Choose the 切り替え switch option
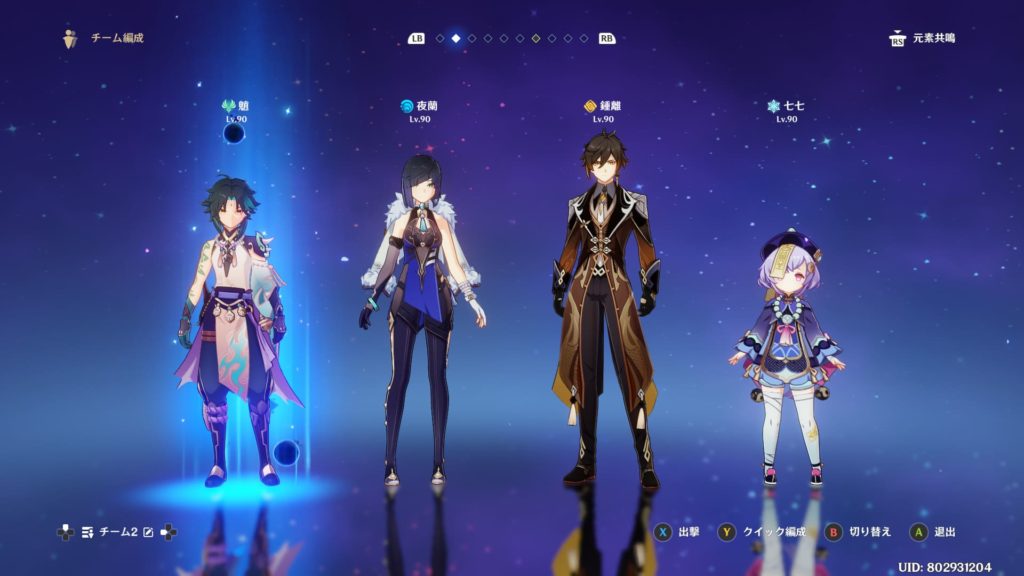 coord(857,532)
